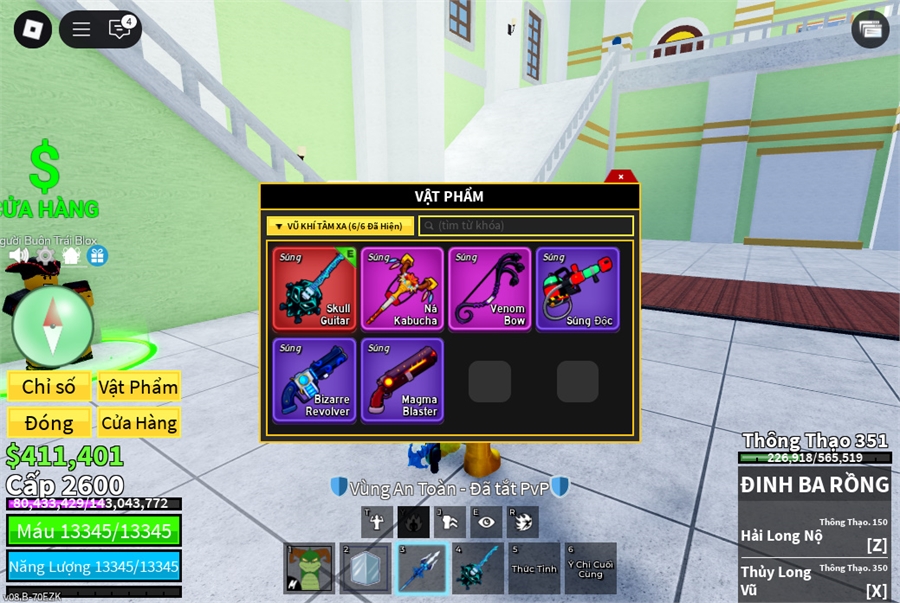Viewport: 900px width, 603px height.
Task: Choose the Magma Blaster gun
Action: tap(402, 380)
